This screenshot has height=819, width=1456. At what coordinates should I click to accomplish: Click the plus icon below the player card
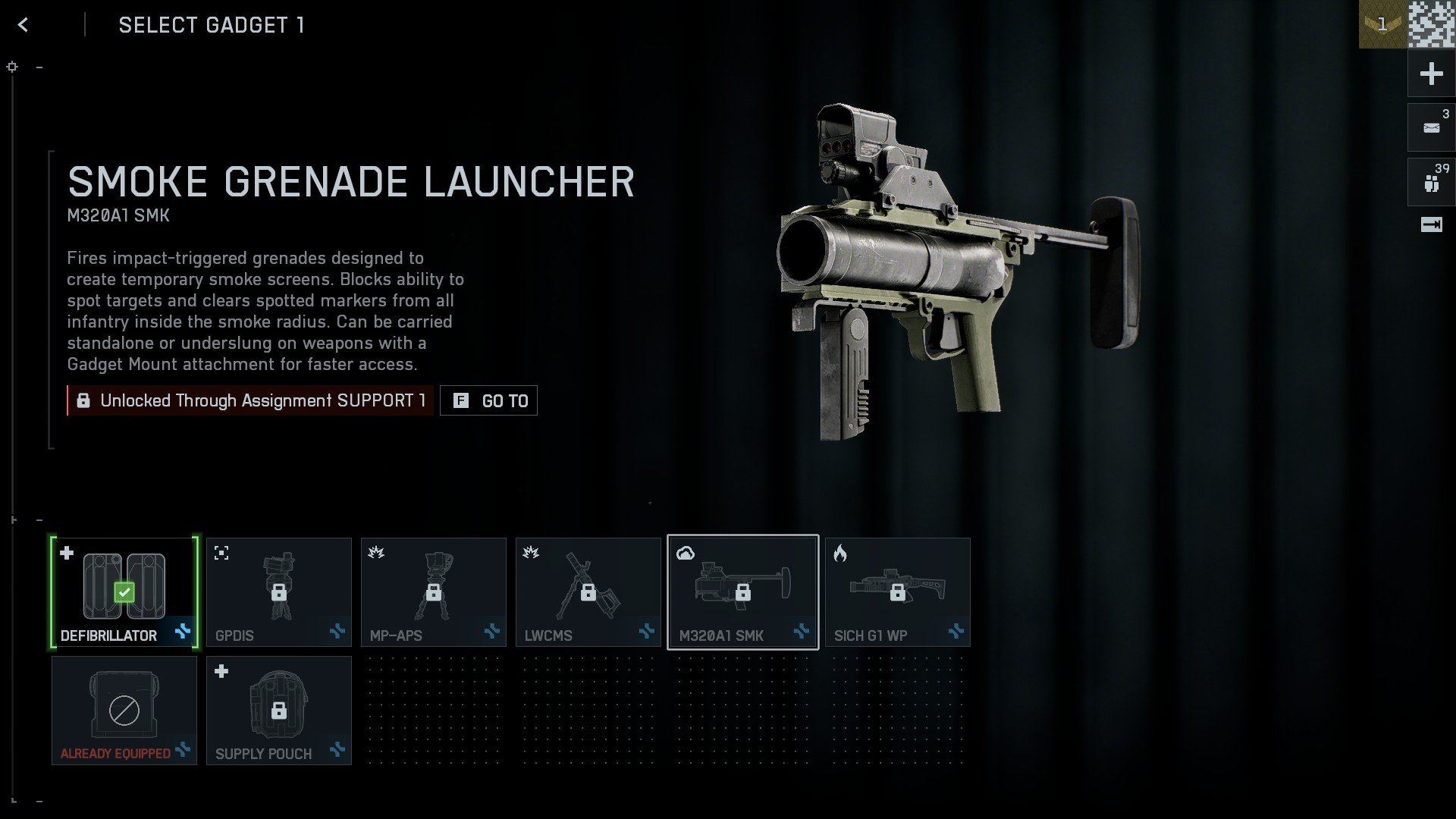[1430, 74]
